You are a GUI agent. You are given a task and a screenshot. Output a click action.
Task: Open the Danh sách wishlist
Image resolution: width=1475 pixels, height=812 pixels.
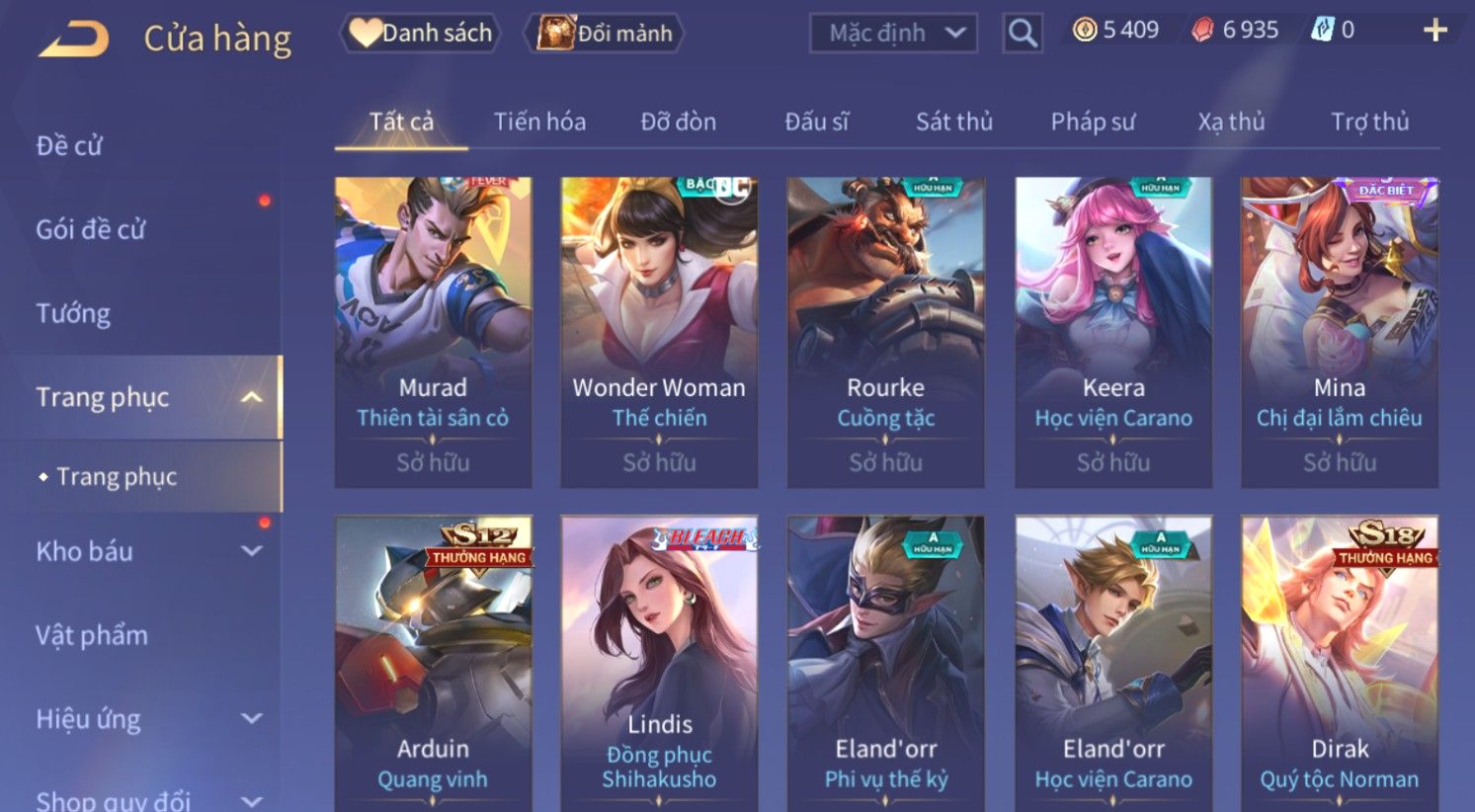421,34
